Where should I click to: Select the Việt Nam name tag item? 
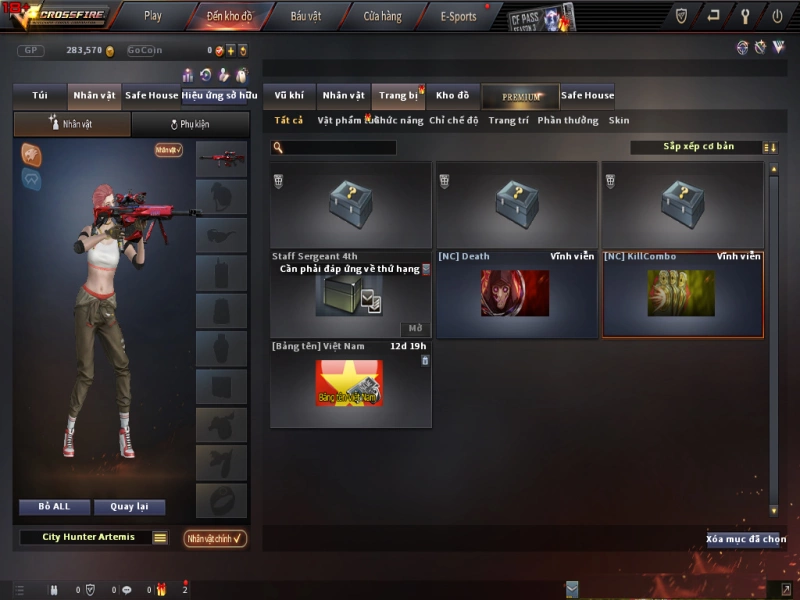tap(350, 383)
